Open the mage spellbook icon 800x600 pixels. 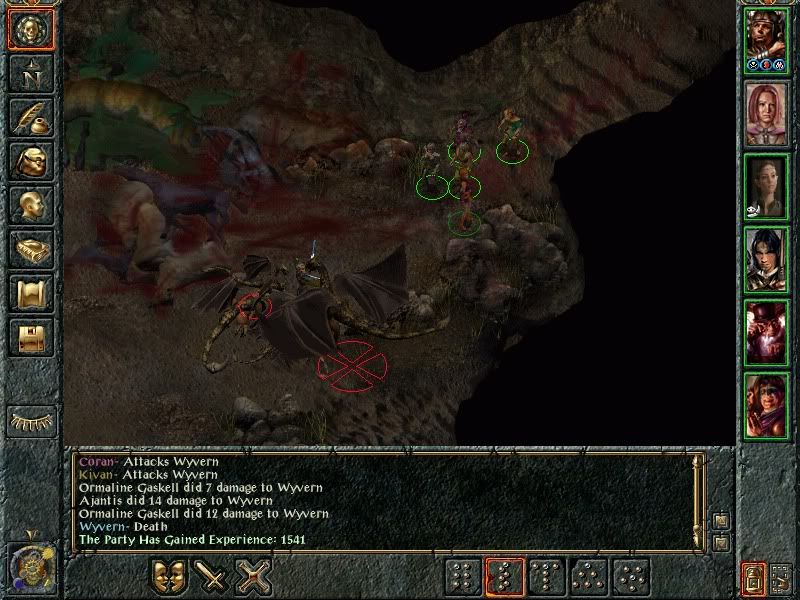coord(29,249)
